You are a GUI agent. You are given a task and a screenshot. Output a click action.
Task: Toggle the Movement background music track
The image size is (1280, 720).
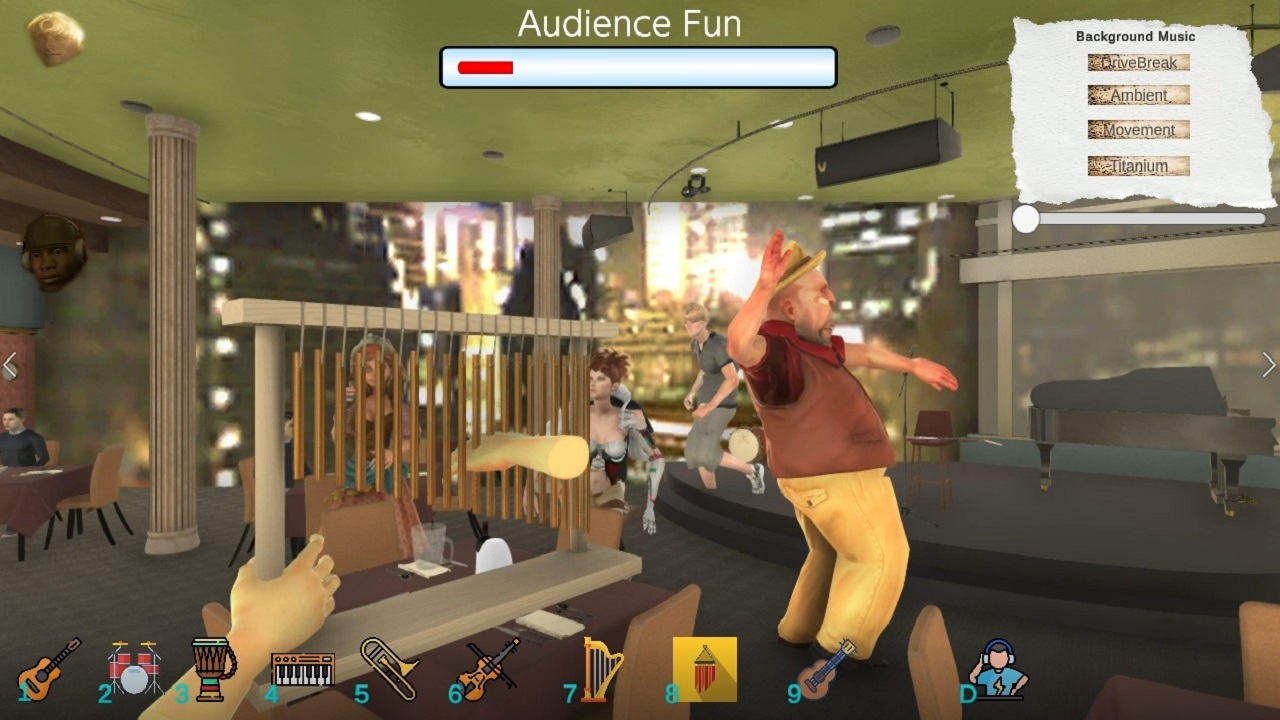(1138, 130)
